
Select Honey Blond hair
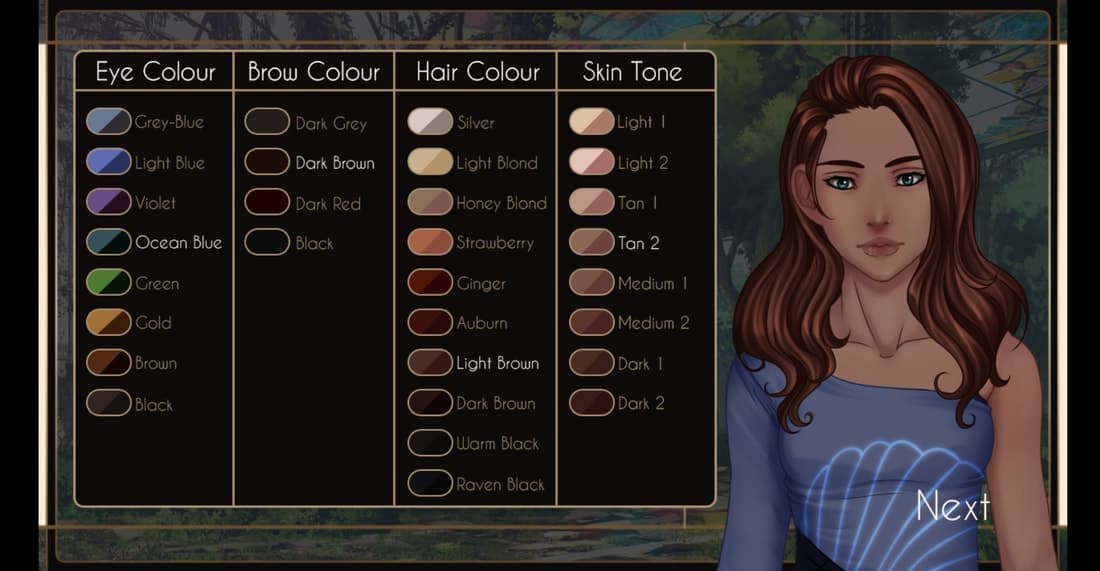pyautogui.click(x=430, y=202)
